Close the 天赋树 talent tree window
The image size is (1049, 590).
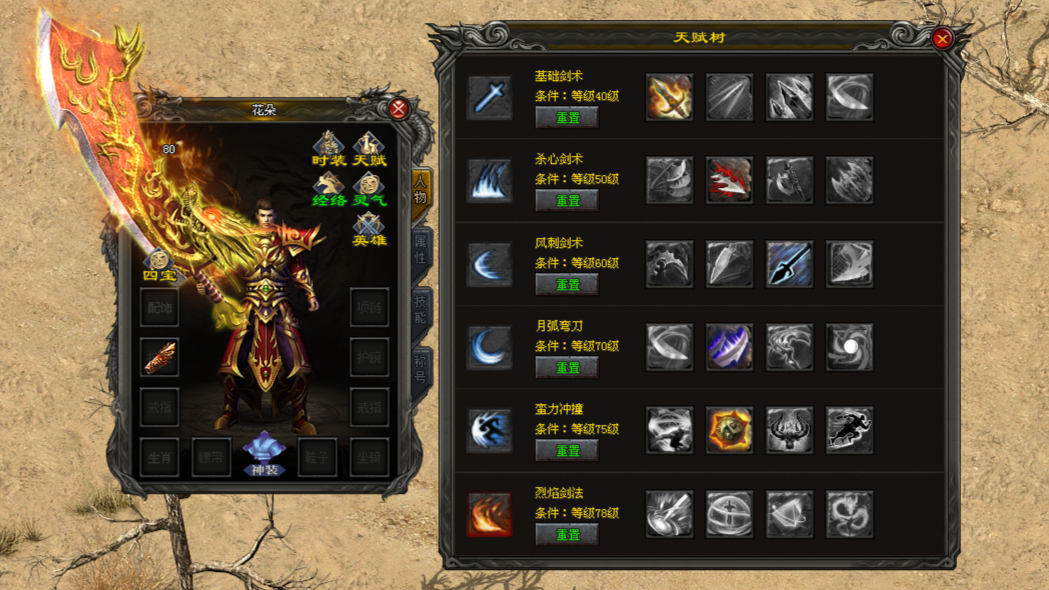941,39
